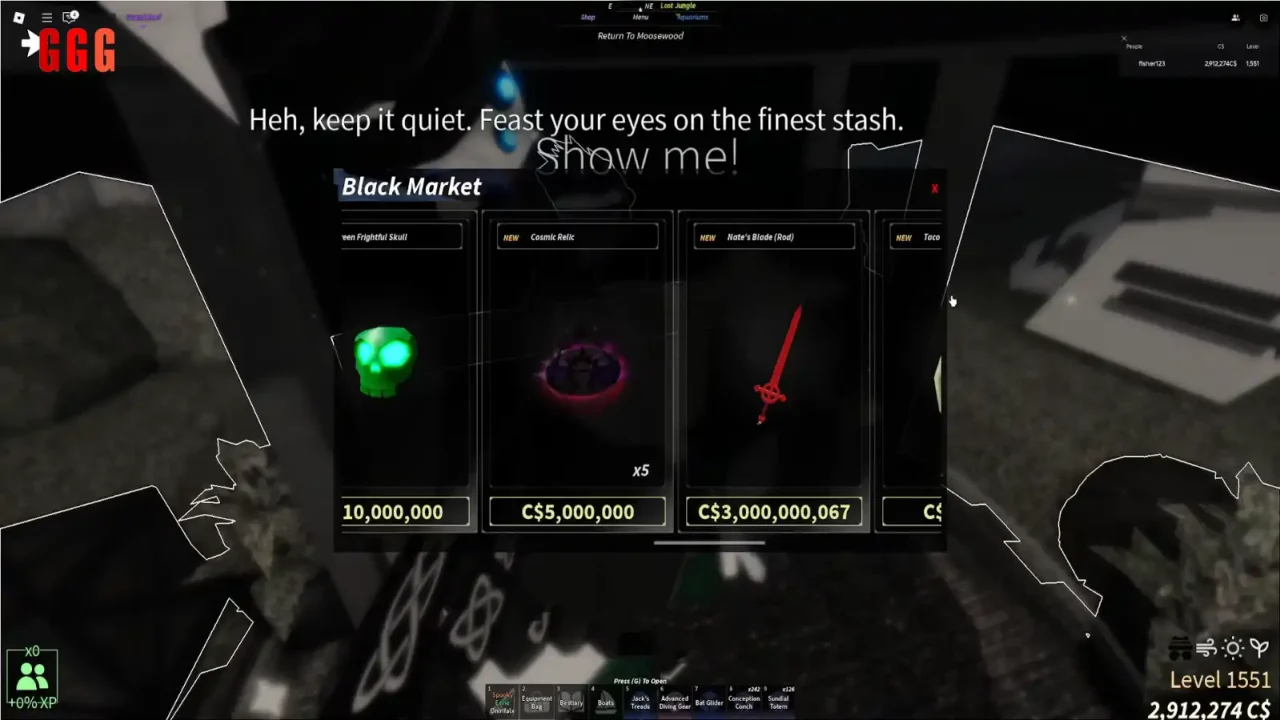Close the Black Market window
The image size is (1280, 720).
pyautogui.click(x=934, y=188)
